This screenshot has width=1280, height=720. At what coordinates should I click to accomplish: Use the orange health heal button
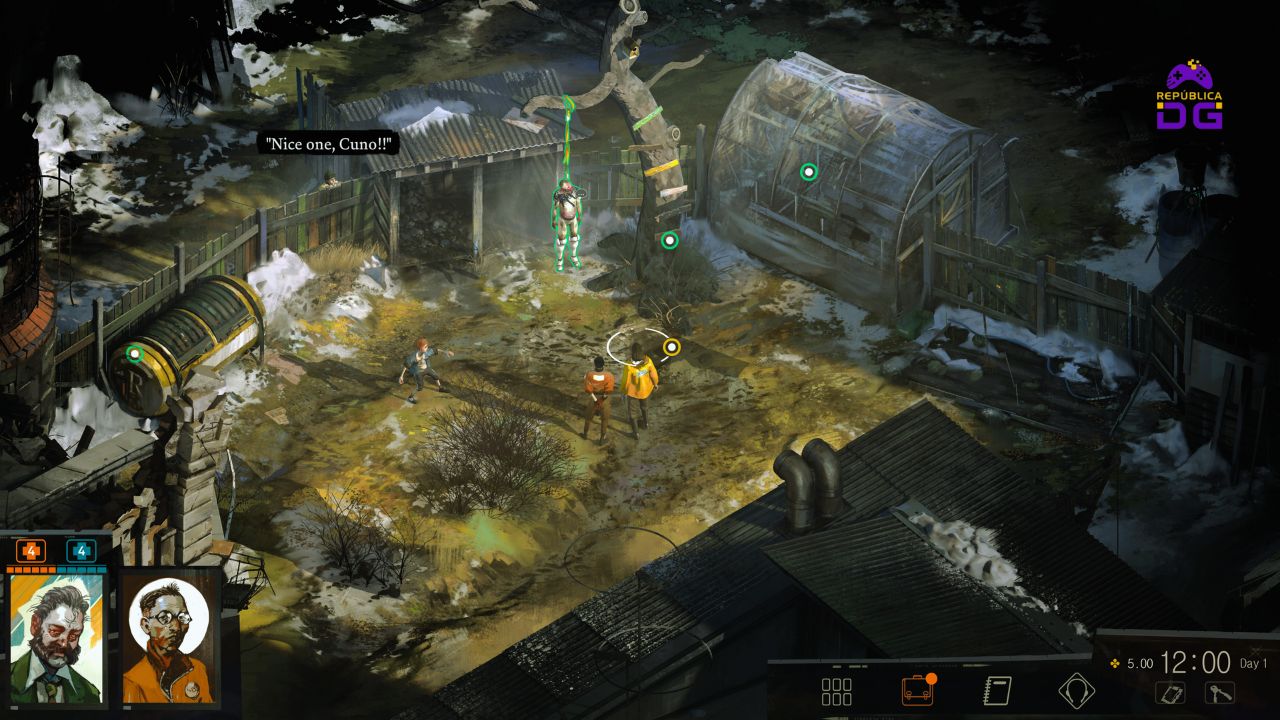coord(30,551)
